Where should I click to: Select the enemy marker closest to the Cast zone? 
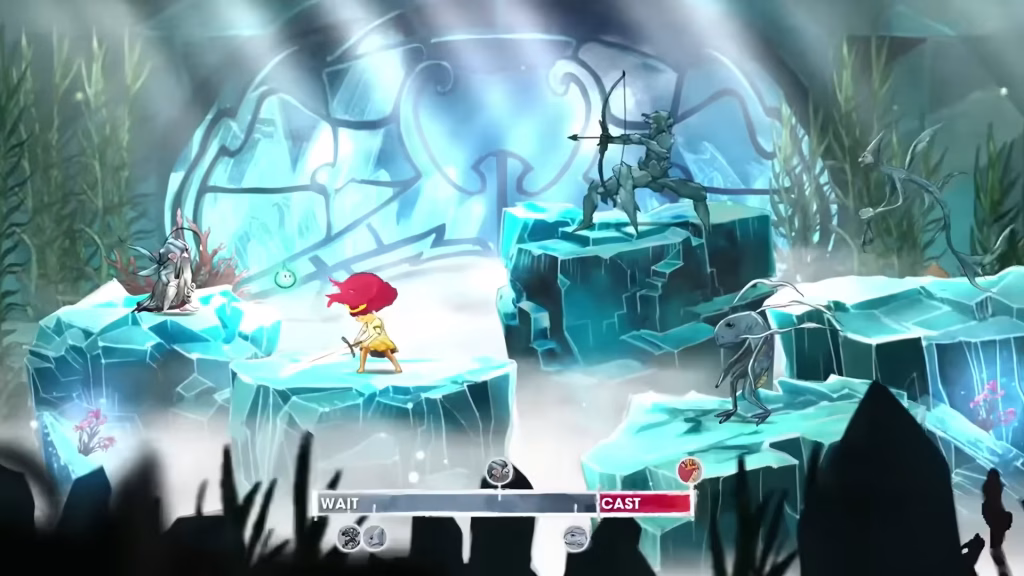coord(575,538)
